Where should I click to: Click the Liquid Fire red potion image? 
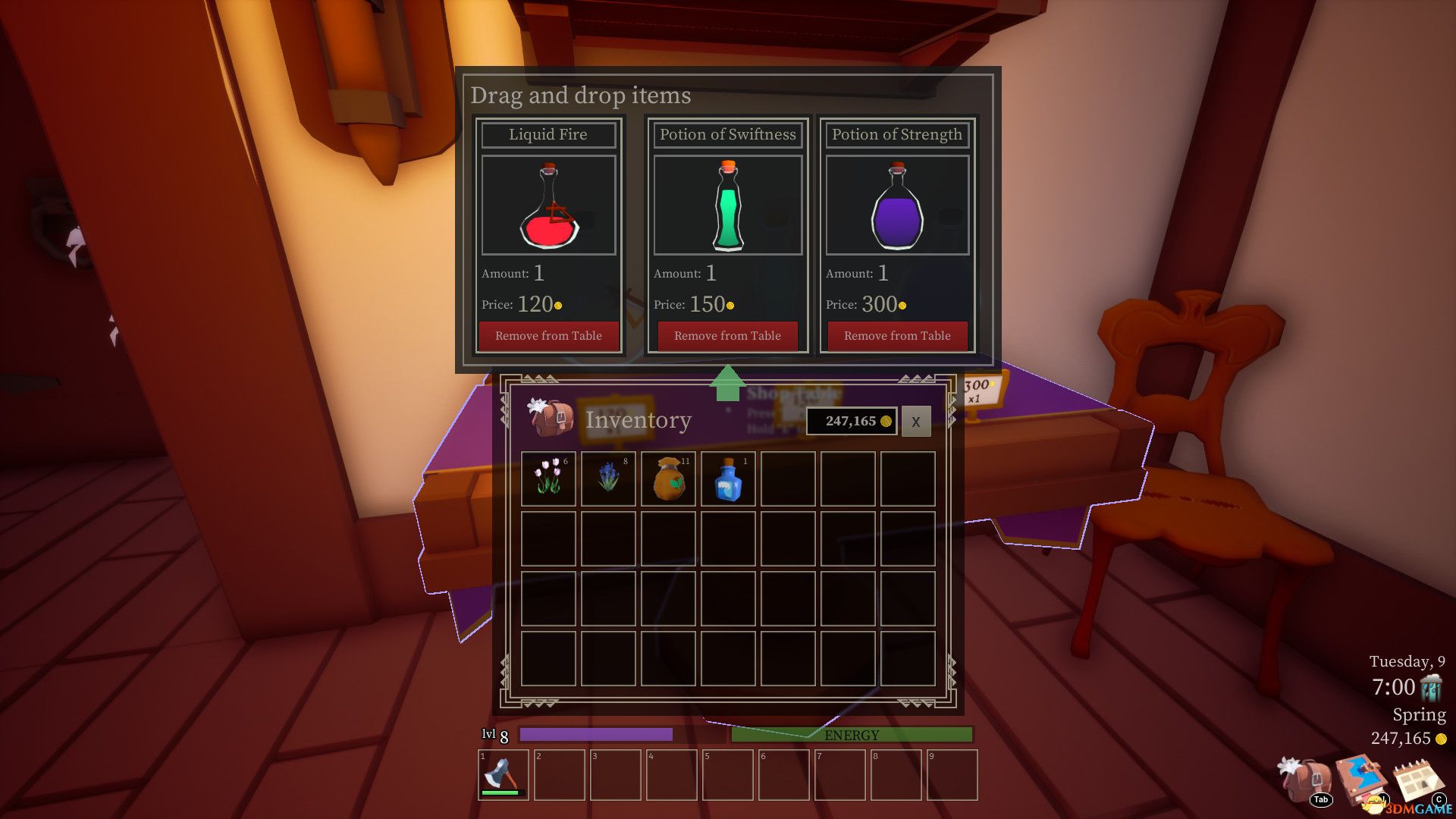click(548, 206)
